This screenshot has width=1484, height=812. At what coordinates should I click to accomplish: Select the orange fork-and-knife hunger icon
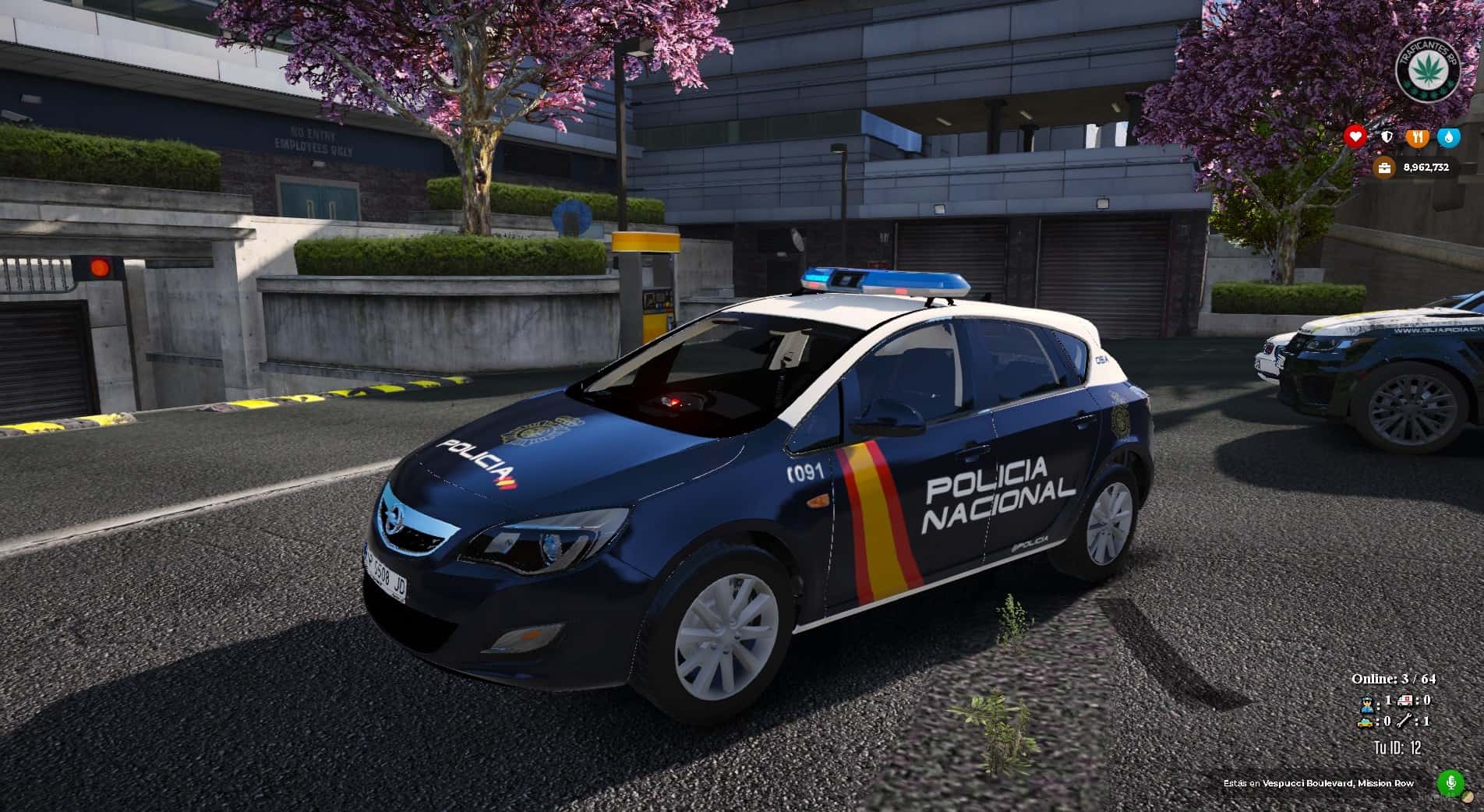click(1418, 137)
